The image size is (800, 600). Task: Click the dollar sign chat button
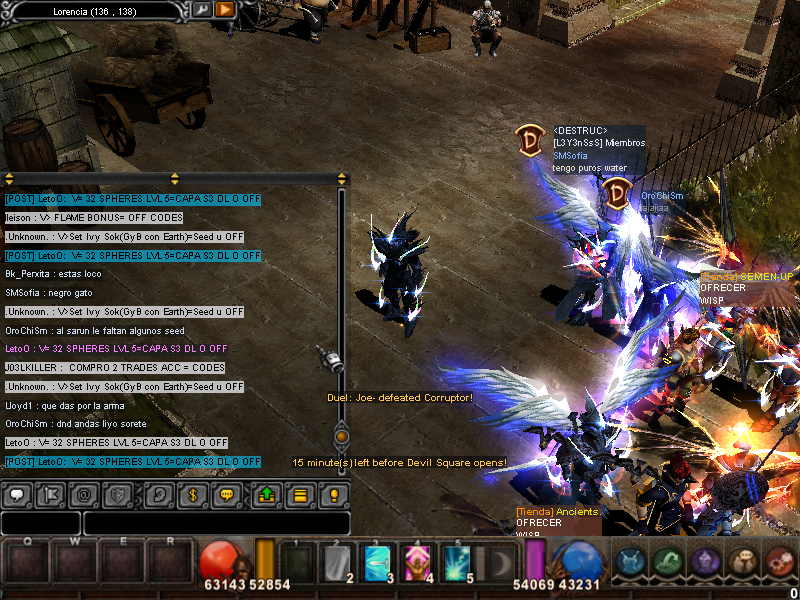(191, 494)
